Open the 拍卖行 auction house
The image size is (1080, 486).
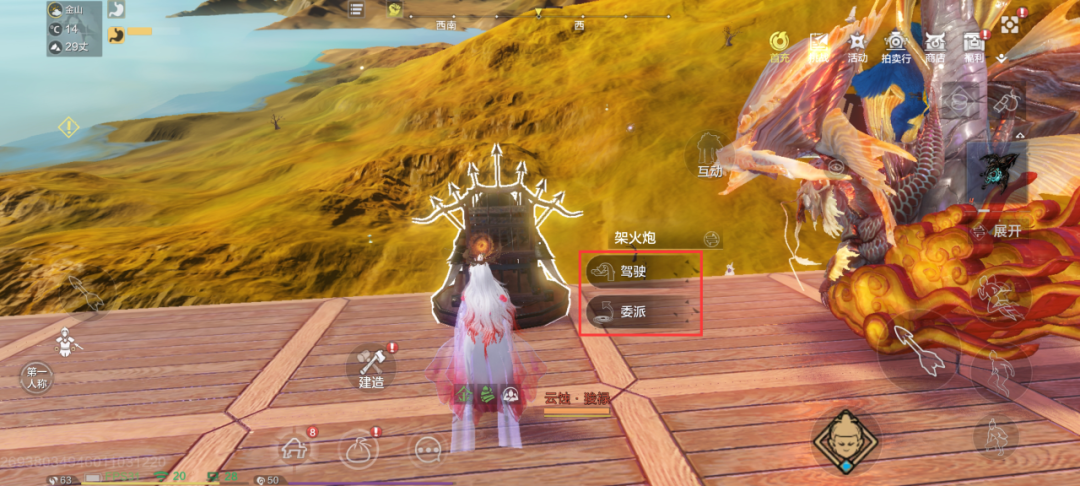click(x=894, y=46)
